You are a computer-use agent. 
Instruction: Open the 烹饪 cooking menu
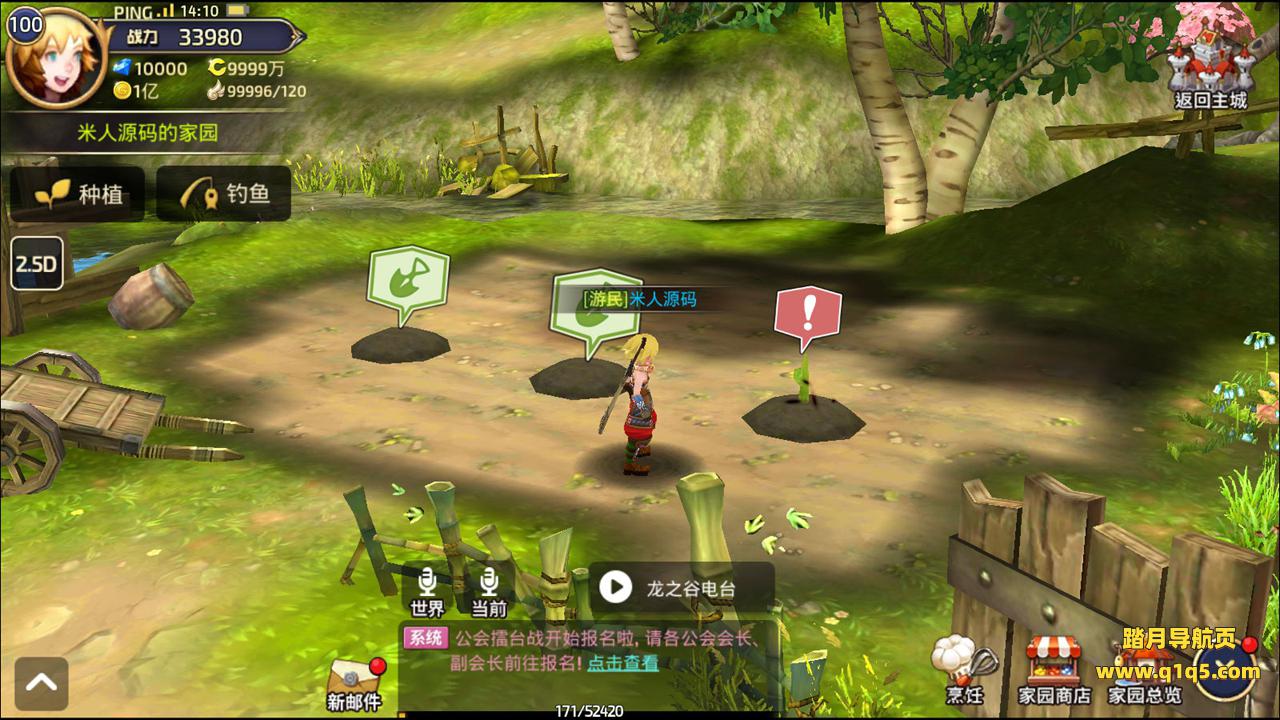click(x=965, y=668)
